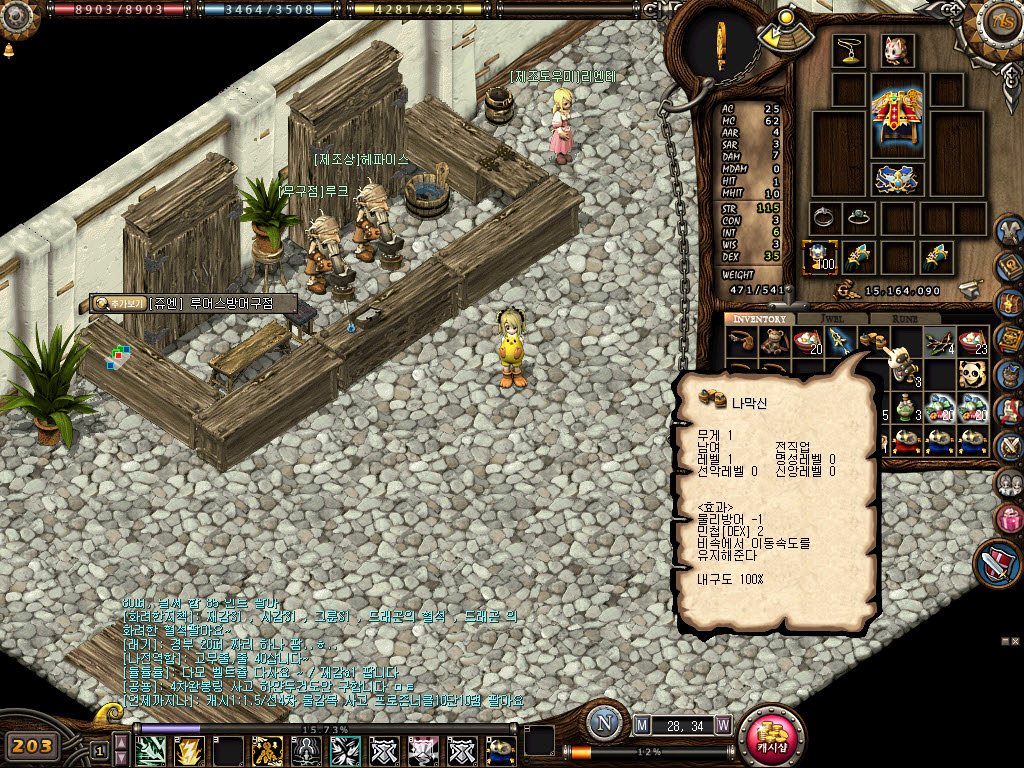1024x768 pixels.
Task: Select the equipped blue winged belt
Action: click(x=897, y=179)
